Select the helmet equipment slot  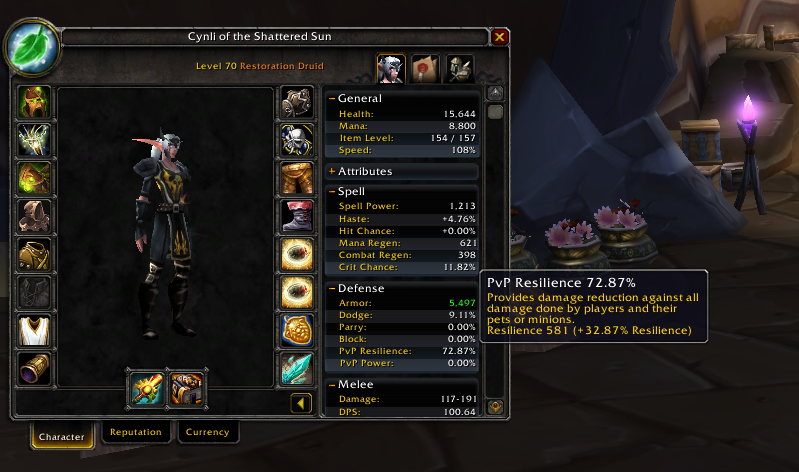[35, 103]
